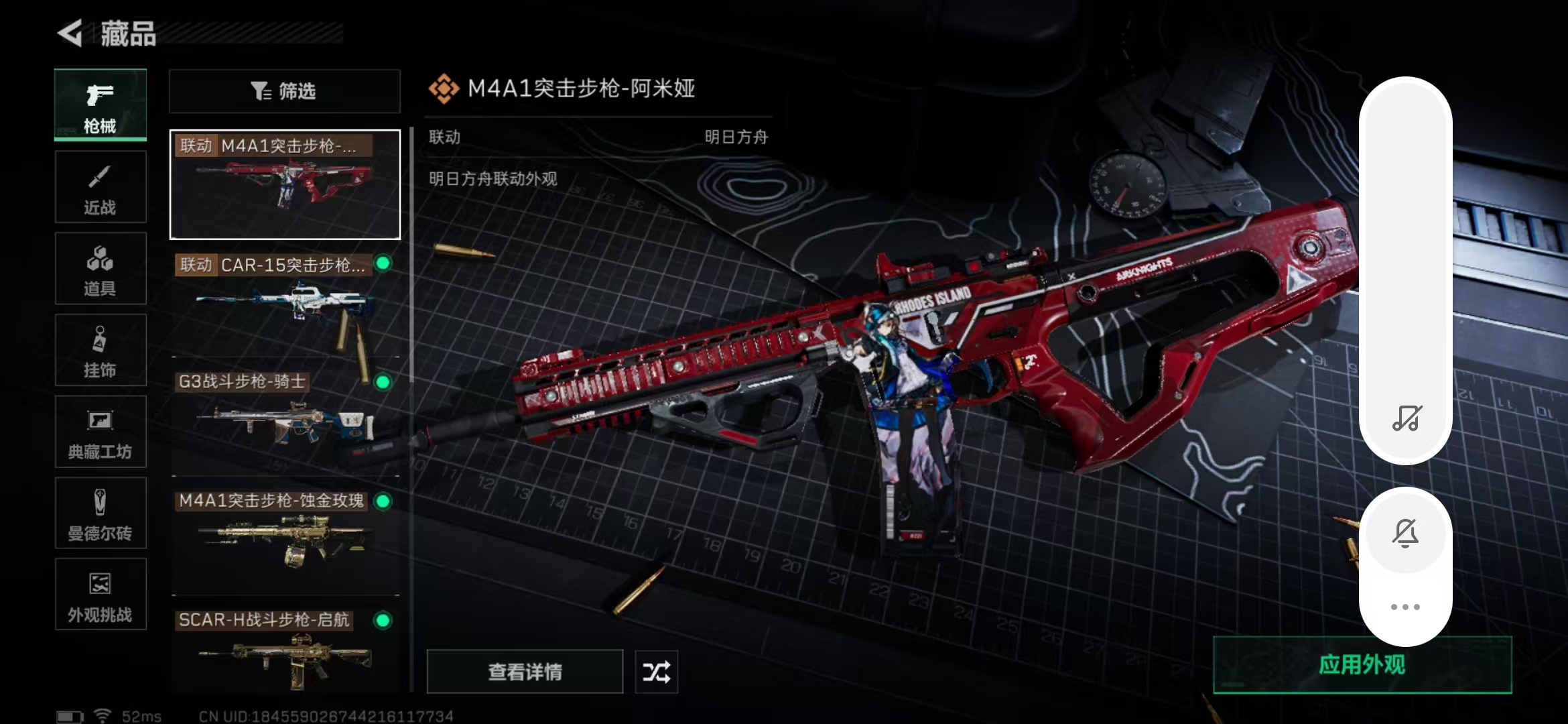Switch to the 曼德尔砖 tab
The image size is (1568, 724).
101,514
